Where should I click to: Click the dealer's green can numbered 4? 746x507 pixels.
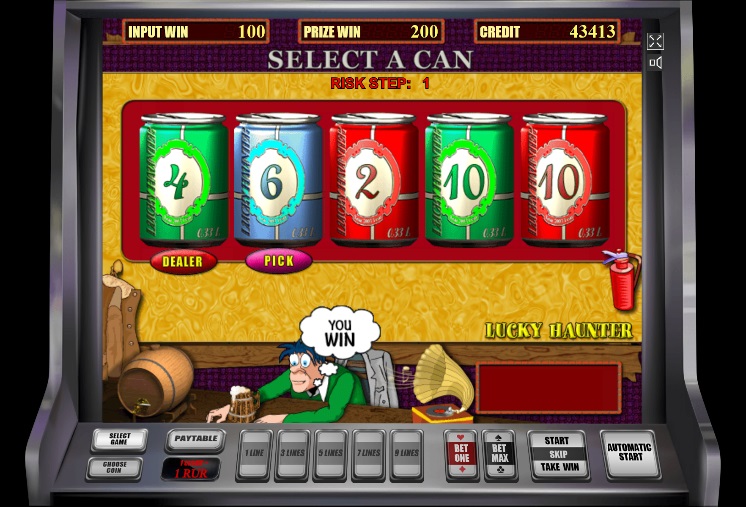click(183, 180)
